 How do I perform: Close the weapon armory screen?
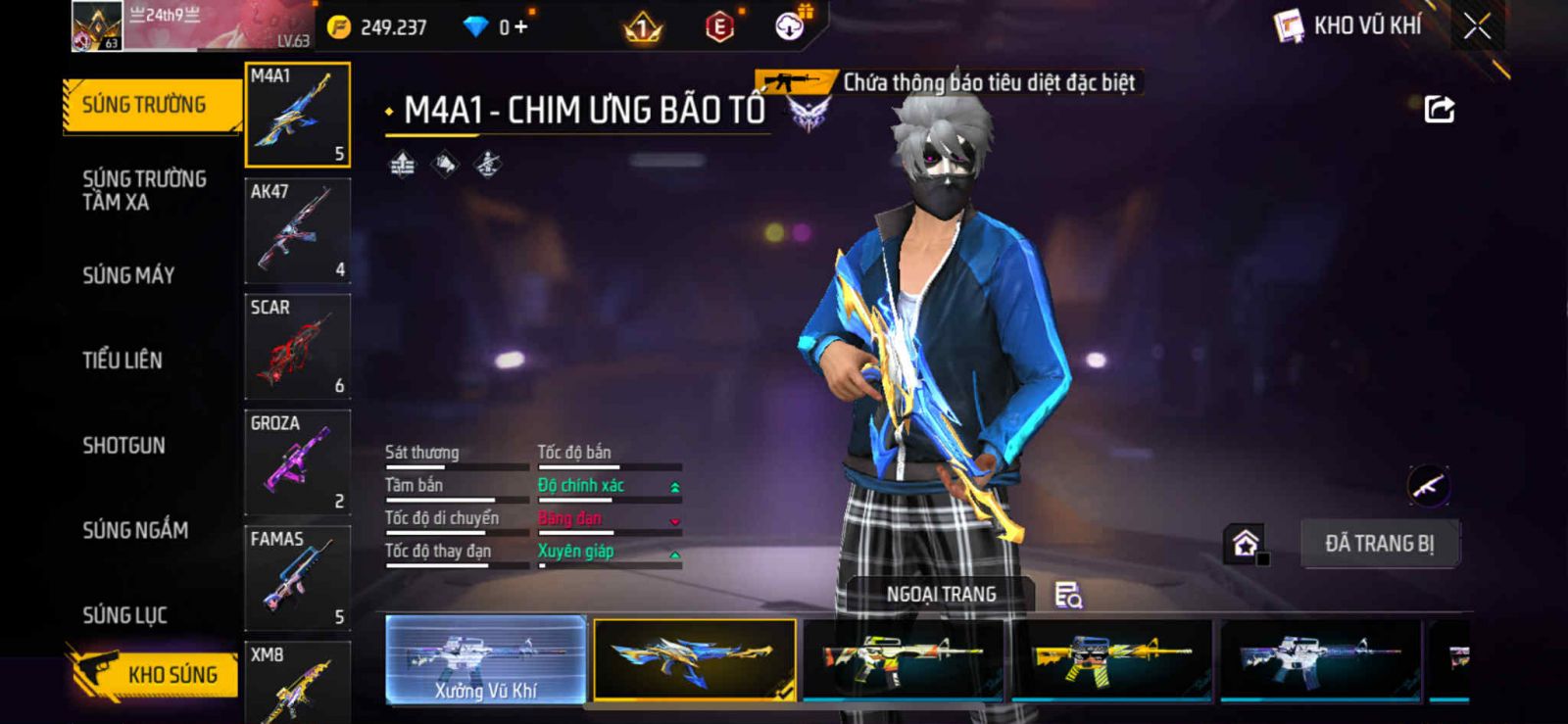1477,26
